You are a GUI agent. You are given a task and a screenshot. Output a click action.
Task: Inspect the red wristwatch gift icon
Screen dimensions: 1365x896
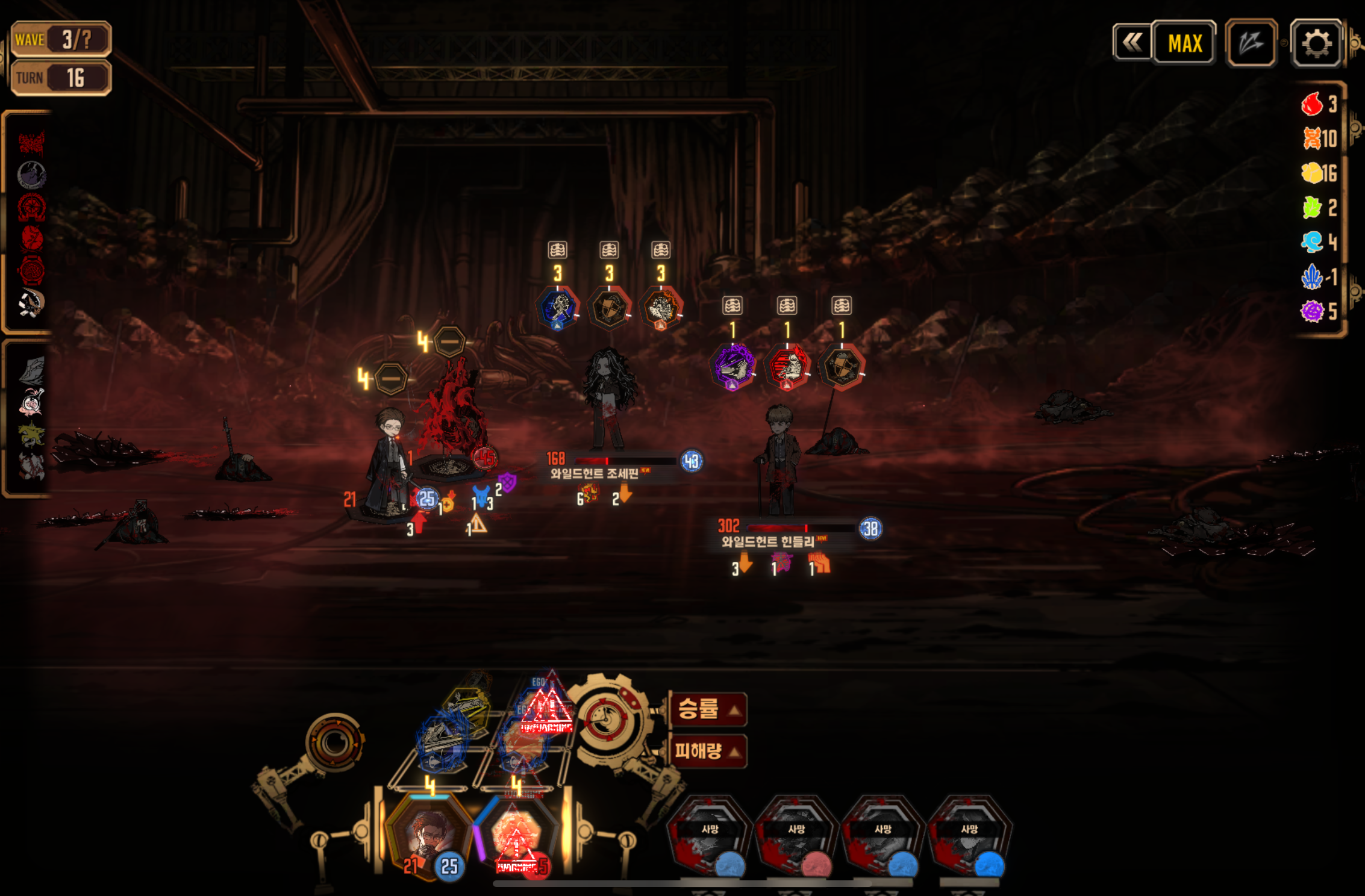tap(32, 270)
